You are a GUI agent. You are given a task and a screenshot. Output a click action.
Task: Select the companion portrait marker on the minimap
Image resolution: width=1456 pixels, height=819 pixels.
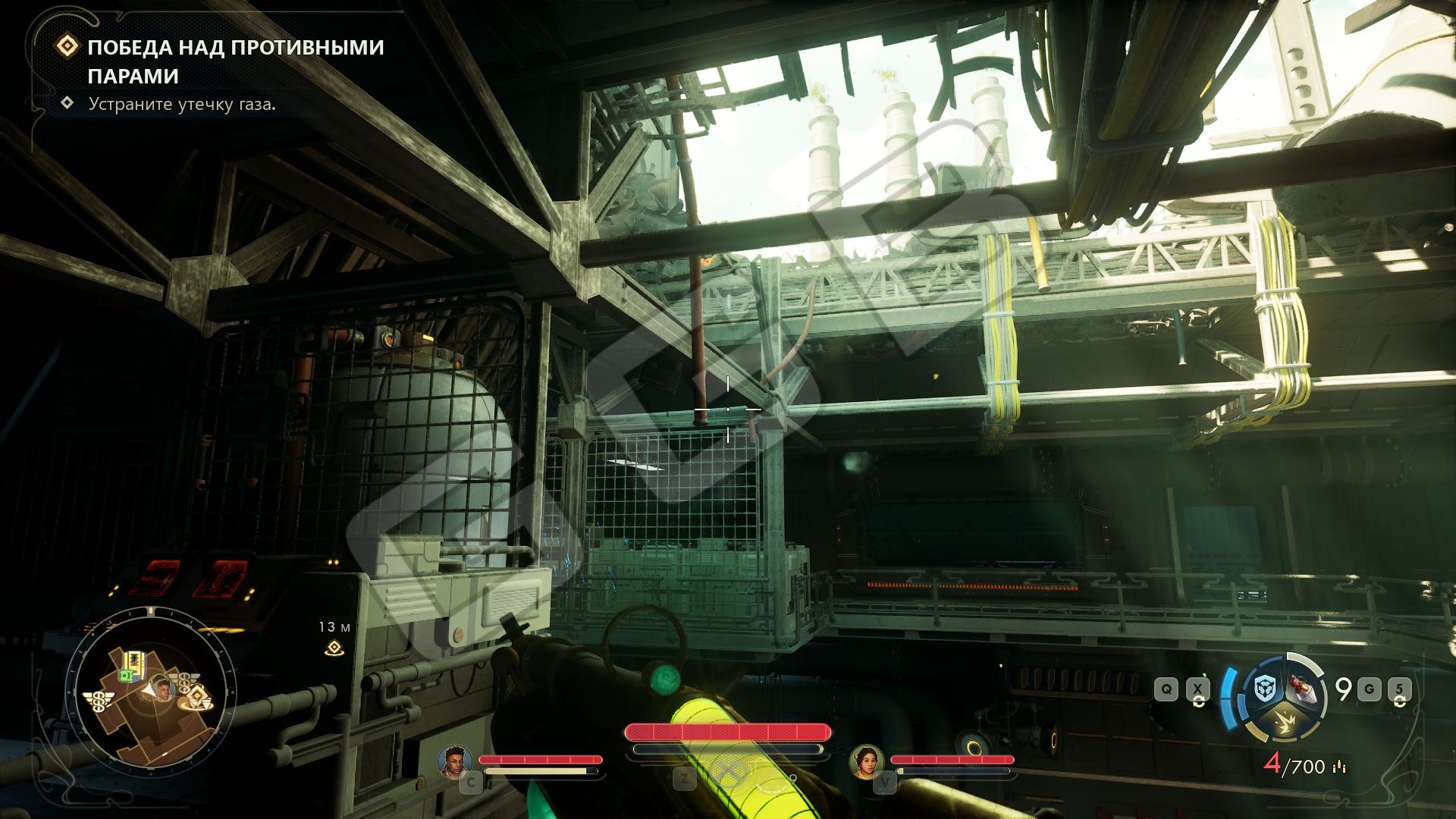pyautogui.click(x=162, y=688)
